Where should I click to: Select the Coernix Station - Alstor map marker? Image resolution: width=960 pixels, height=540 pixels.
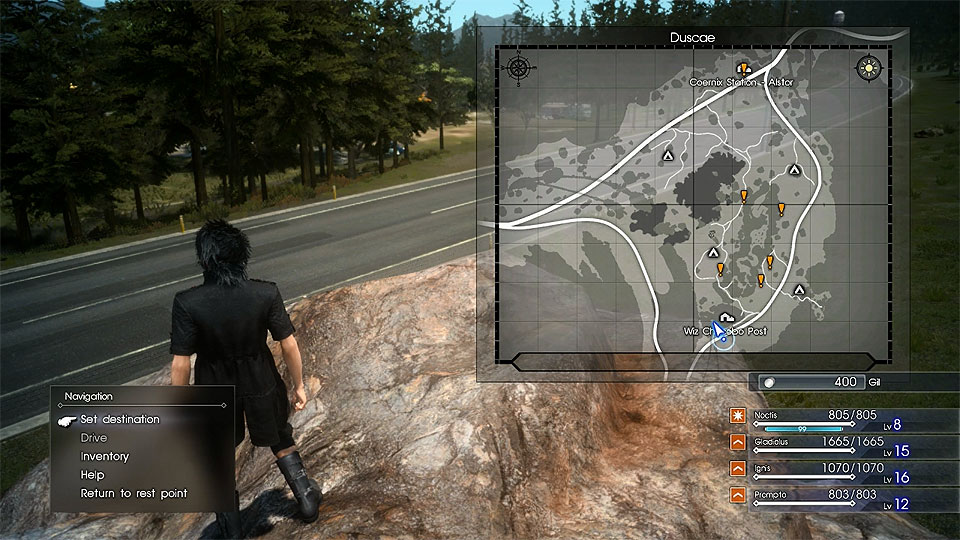(x=744, y=69)
